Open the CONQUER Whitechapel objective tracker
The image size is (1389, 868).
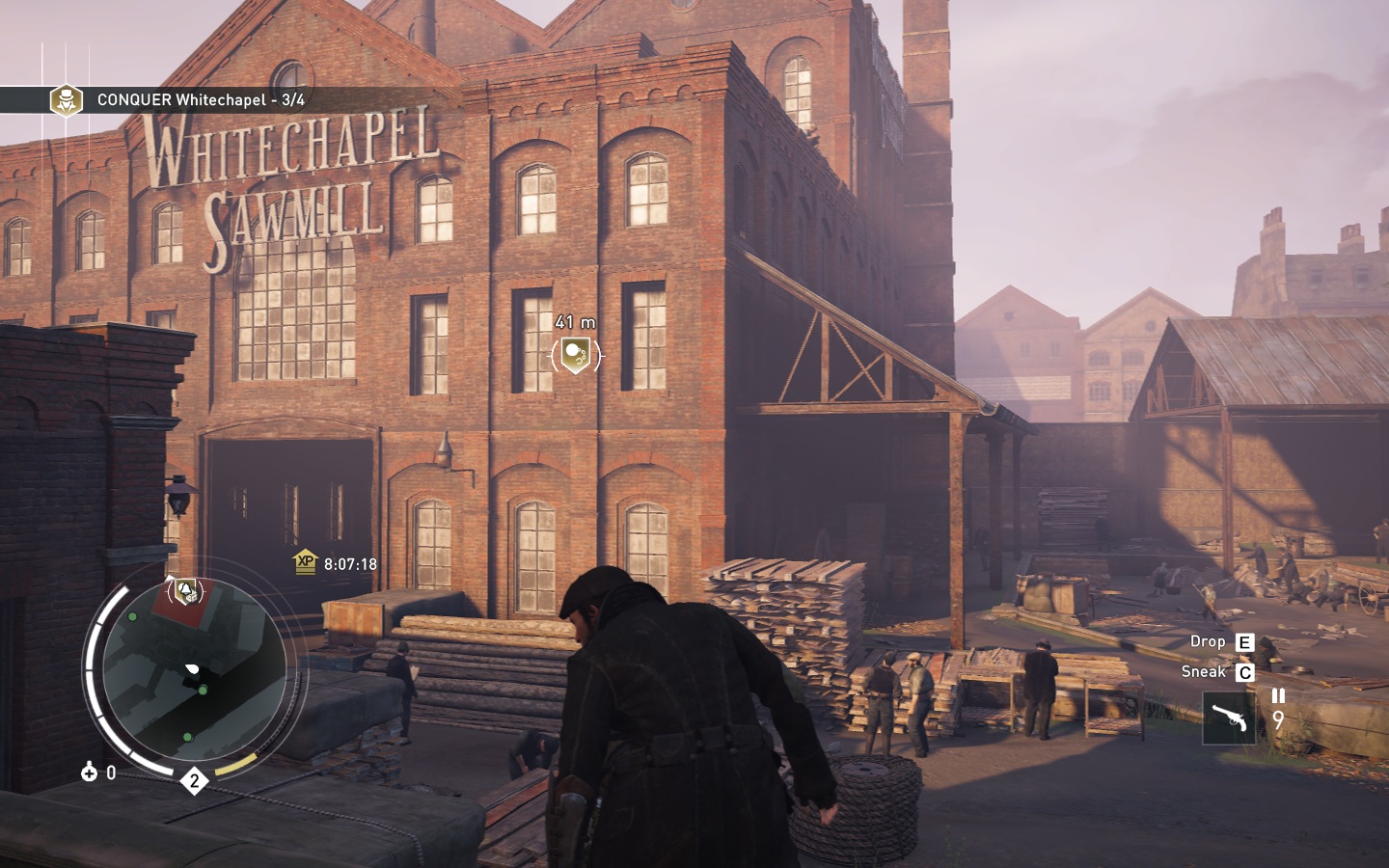click(201, 99)
